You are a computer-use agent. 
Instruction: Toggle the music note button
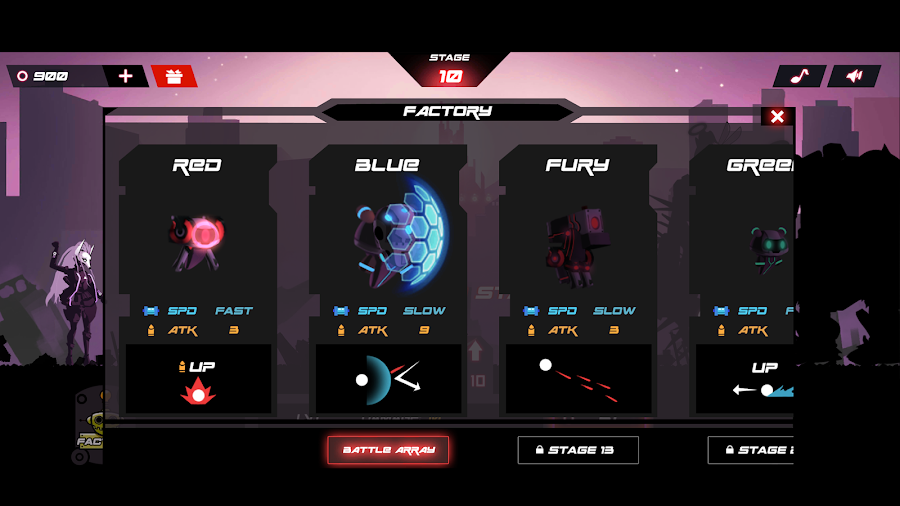799,76
